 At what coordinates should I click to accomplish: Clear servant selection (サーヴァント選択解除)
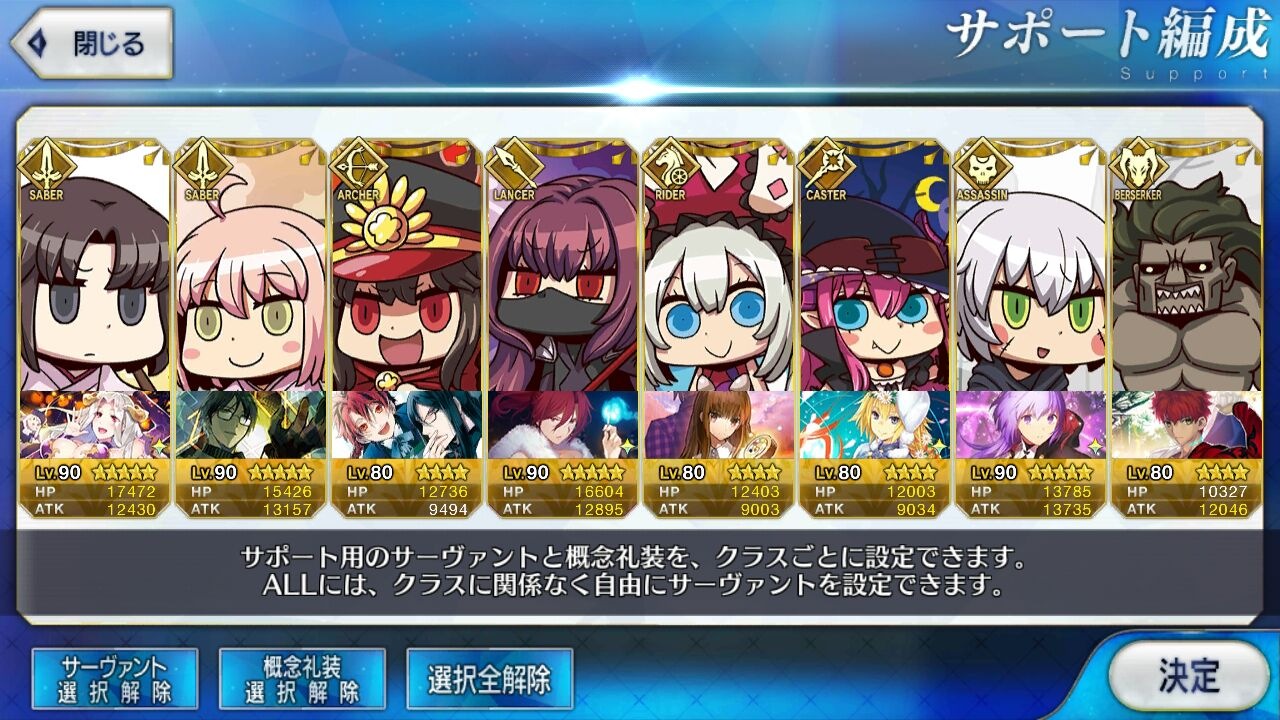click(x=115, y=679)
